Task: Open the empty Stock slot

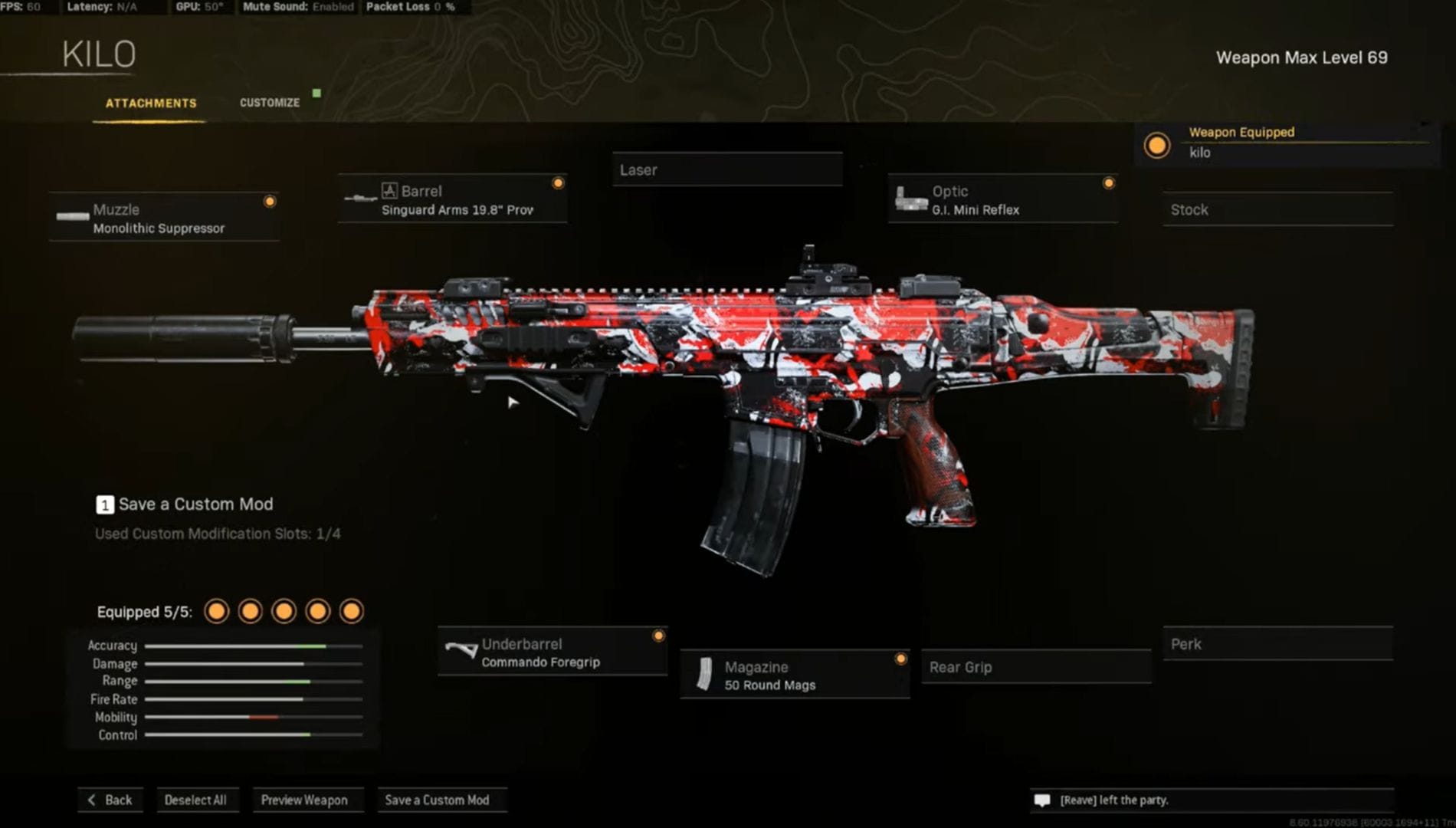Action: tap(1276, 209)
